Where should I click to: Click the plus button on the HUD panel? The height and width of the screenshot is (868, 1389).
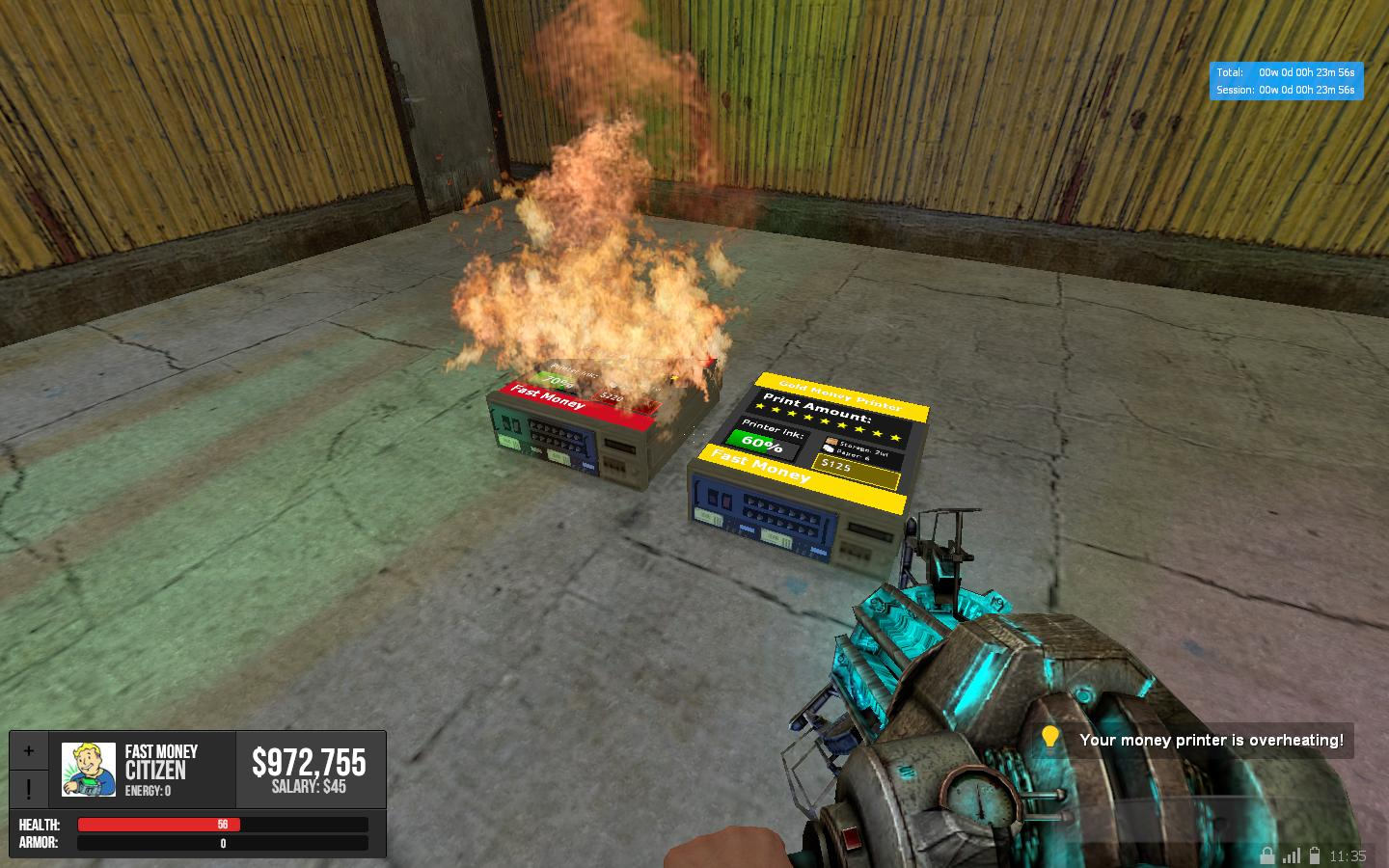29,750
